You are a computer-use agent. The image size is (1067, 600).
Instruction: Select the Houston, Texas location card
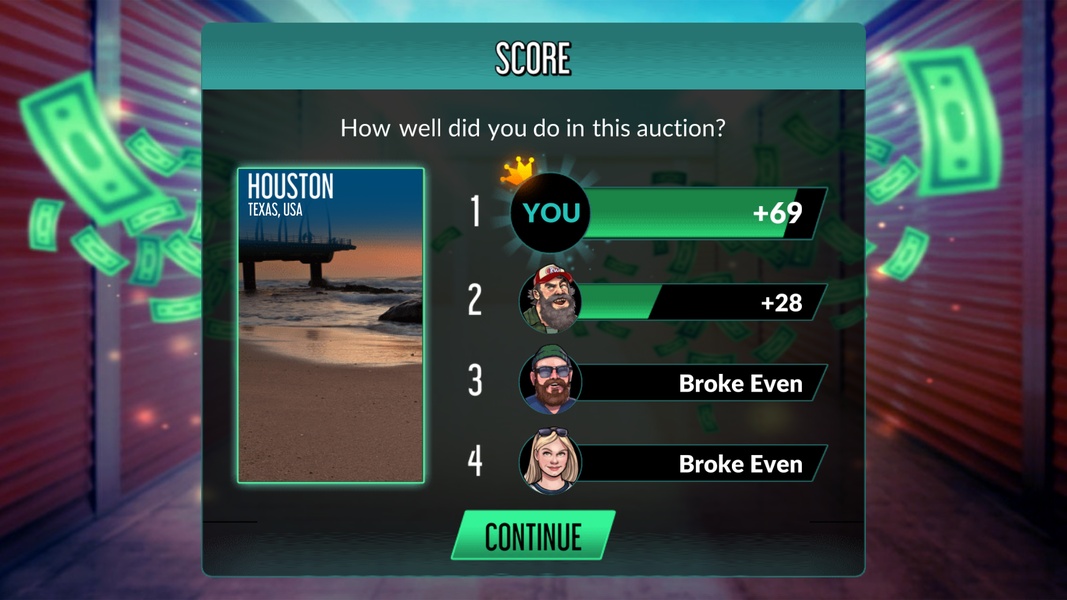(x=331, y=325)
